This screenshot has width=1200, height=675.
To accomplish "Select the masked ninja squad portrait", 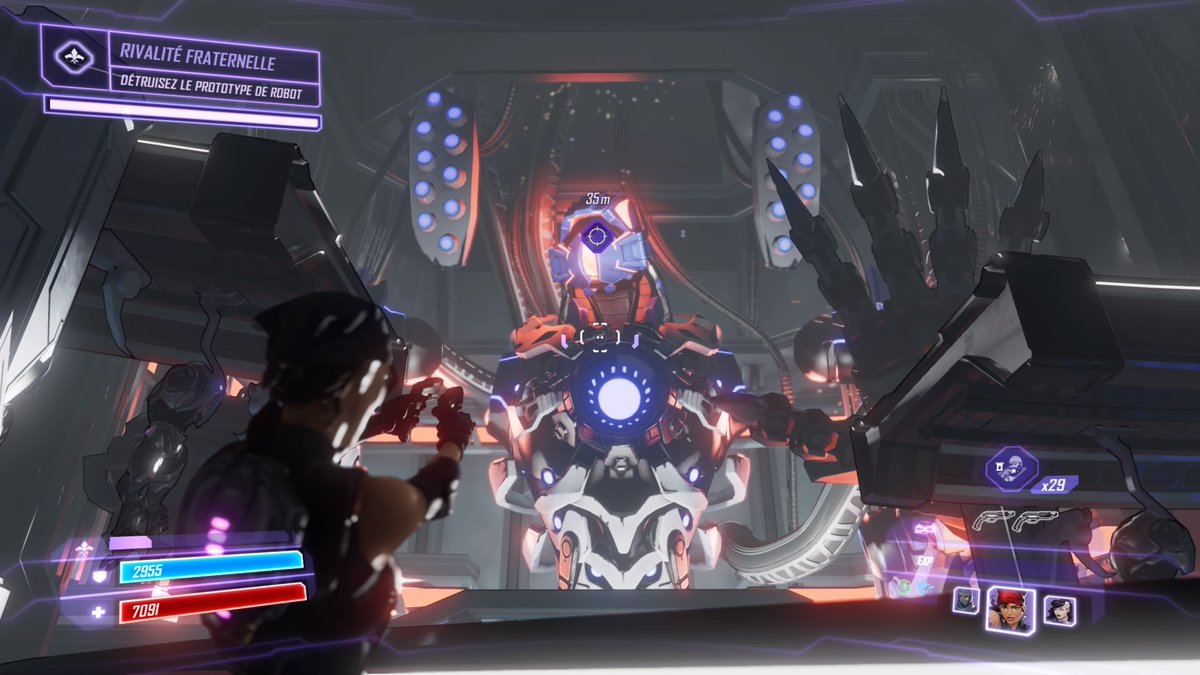I will (x=966, y=600).
